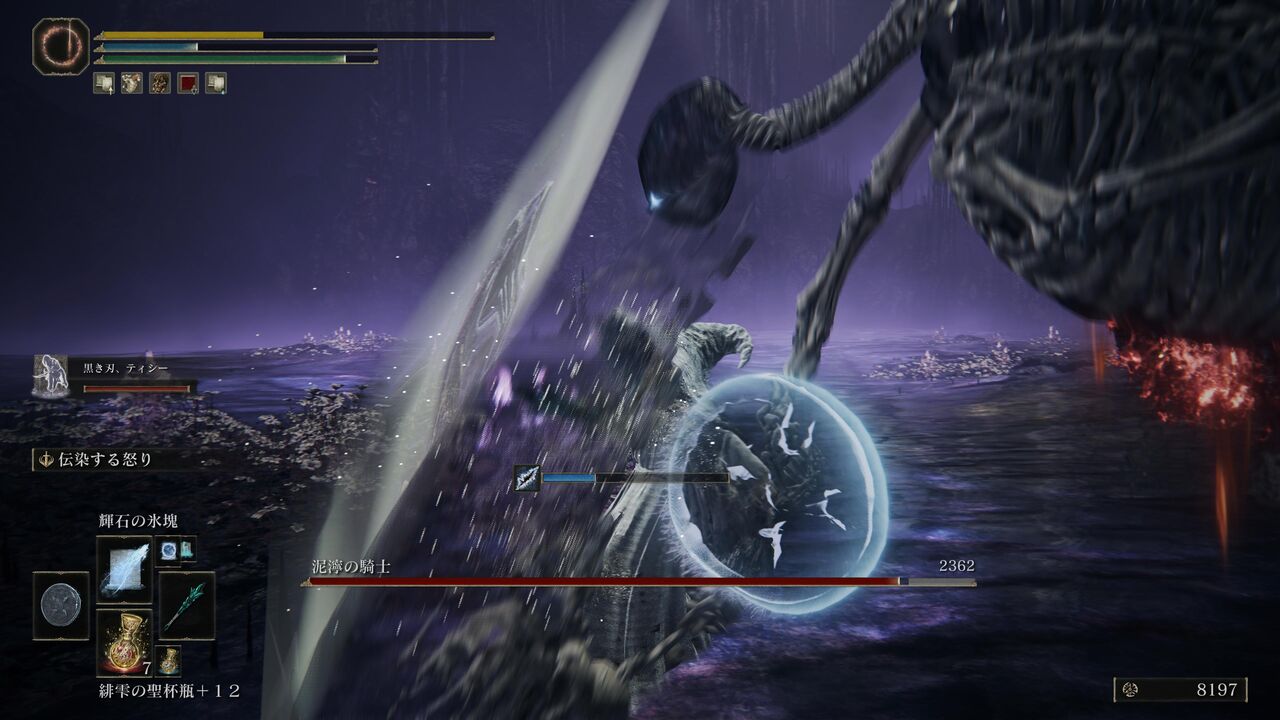This screenshot has width=1280, height=720.
Task: Click the Flask of Crimson Tears slot
Action: (124, 642)
